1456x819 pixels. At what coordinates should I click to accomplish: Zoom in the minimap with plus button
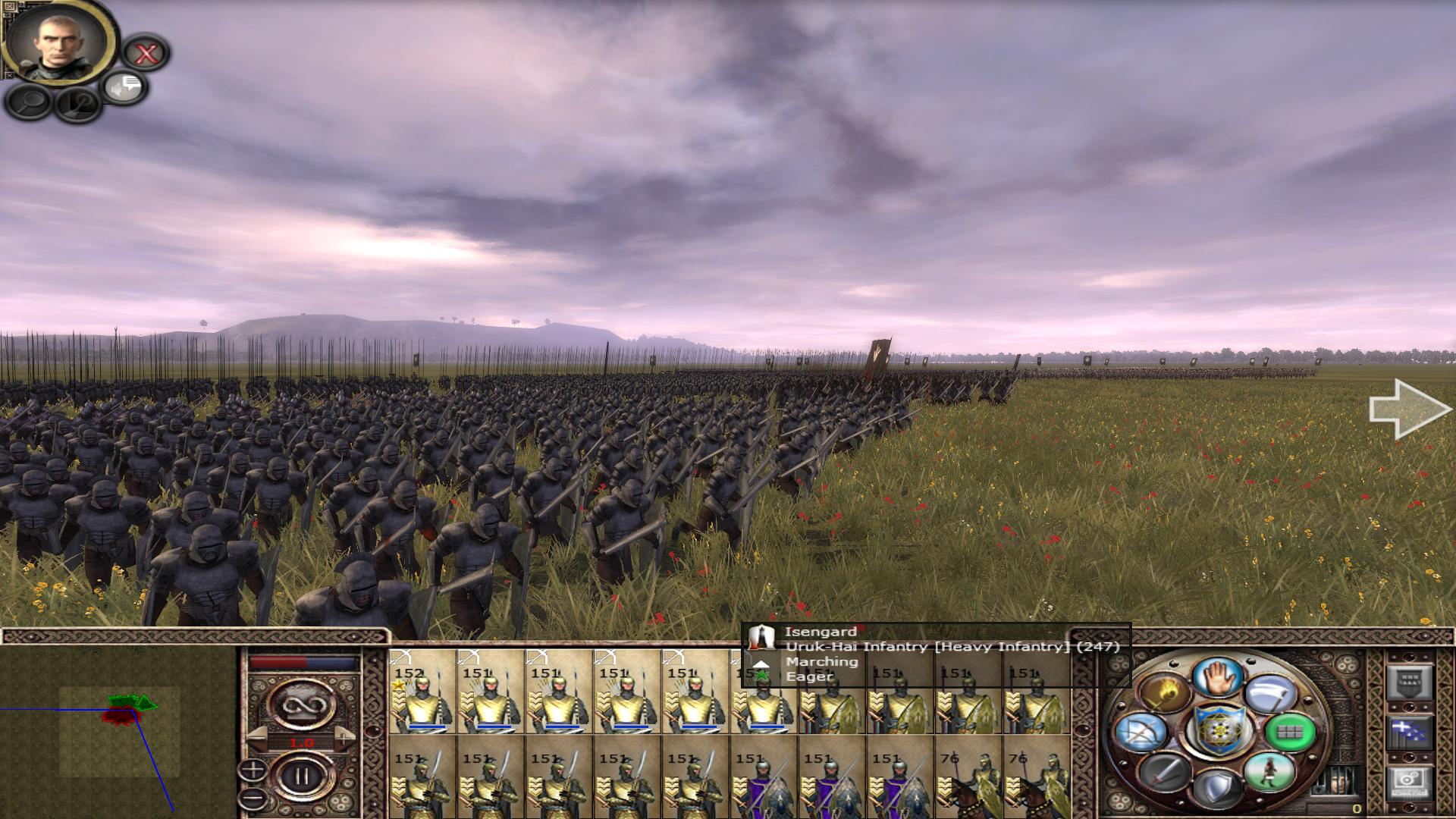pyautogui.click(x=253, y=770)
